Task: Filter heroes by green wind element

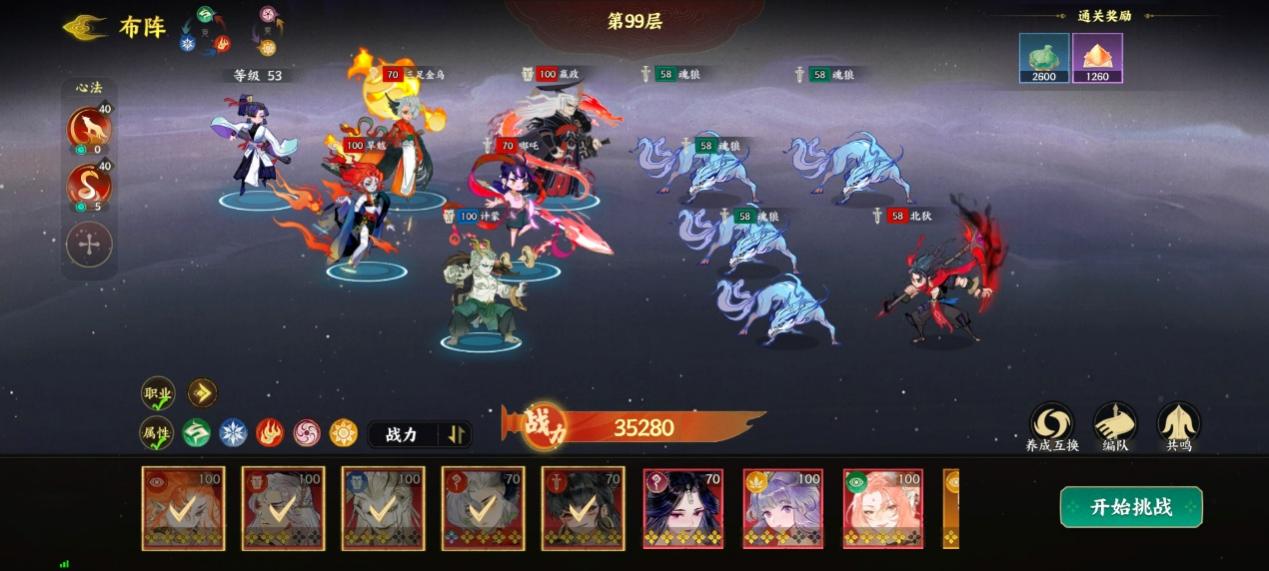Action: (x=196, y=433)
